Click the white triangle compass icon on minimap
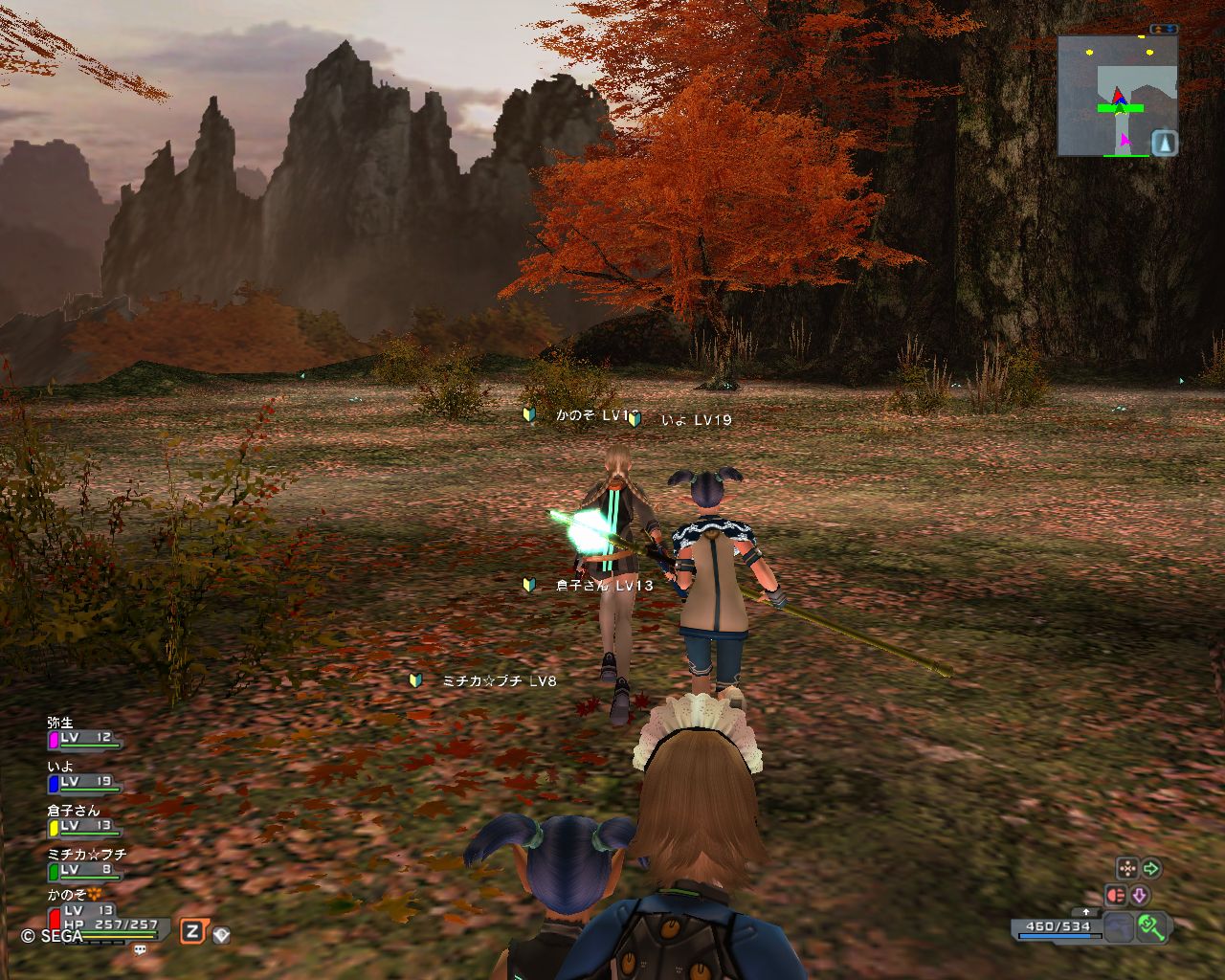 click(x=1164, y=144)
